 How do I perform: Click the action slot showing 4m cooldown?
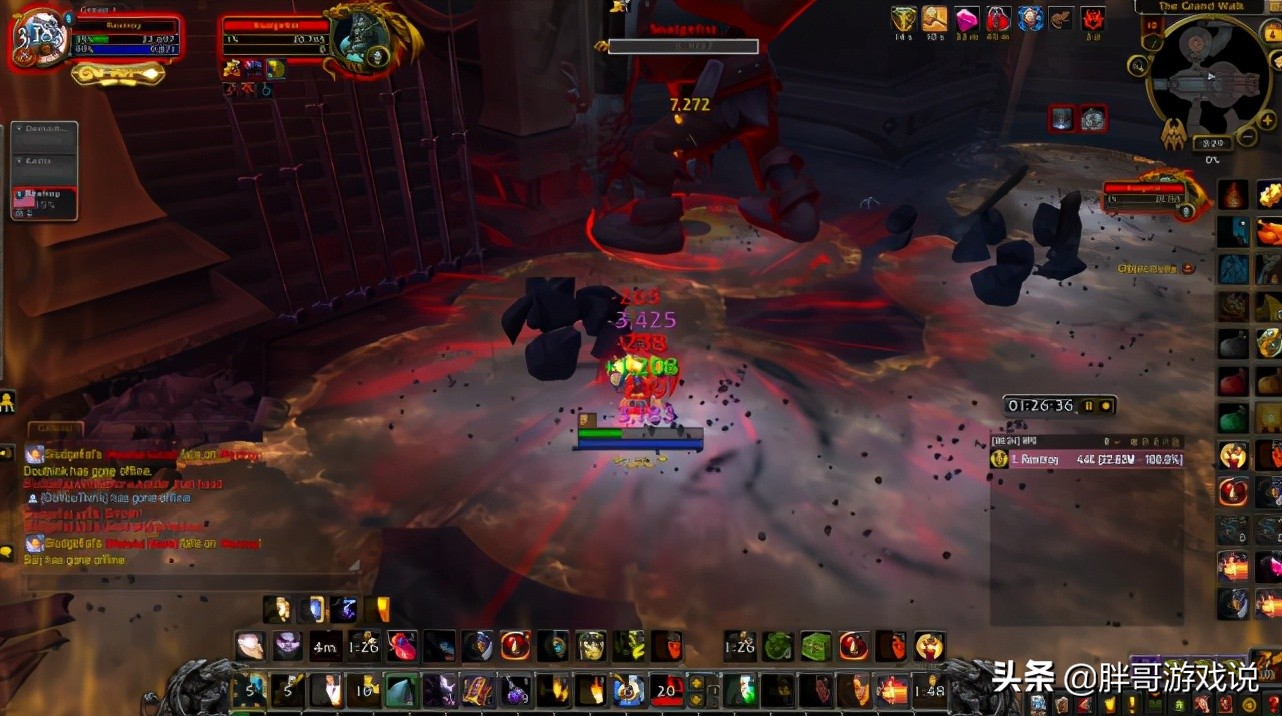tap(325, 645)
